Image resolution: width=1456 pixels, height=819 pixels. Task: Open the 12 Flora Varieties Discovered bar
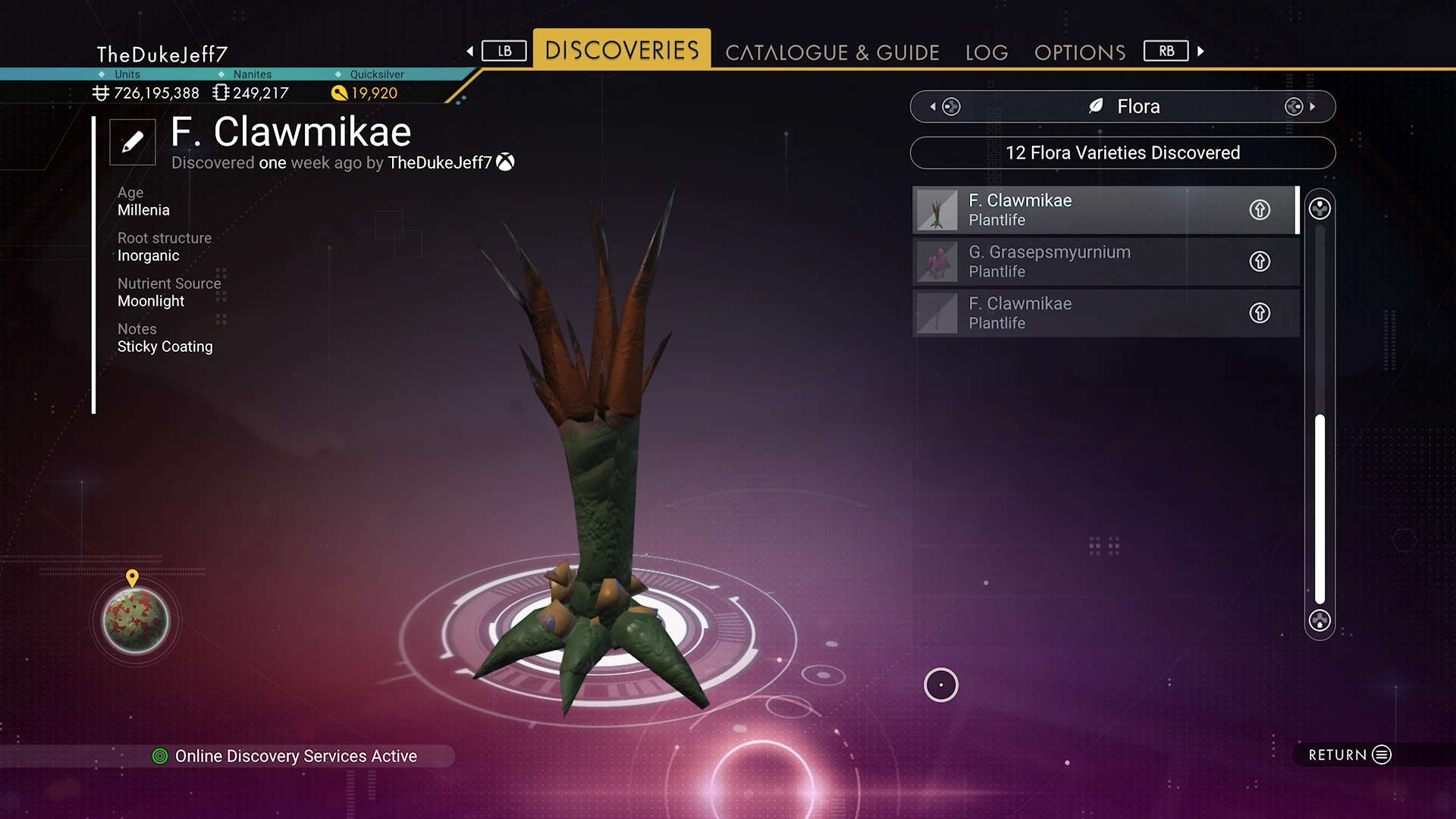1122,153
